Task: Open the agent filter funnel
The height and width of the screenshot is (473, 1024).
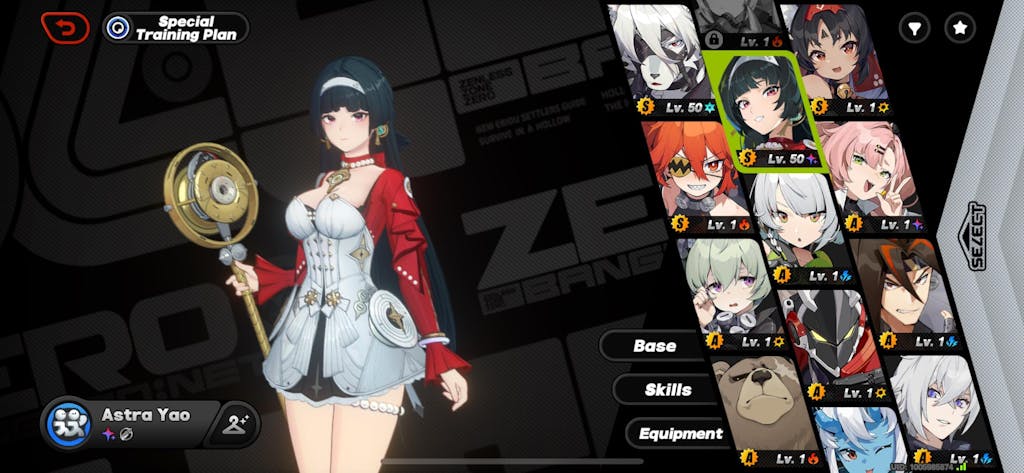Action: pyautogui.click(x=912, y=29)
